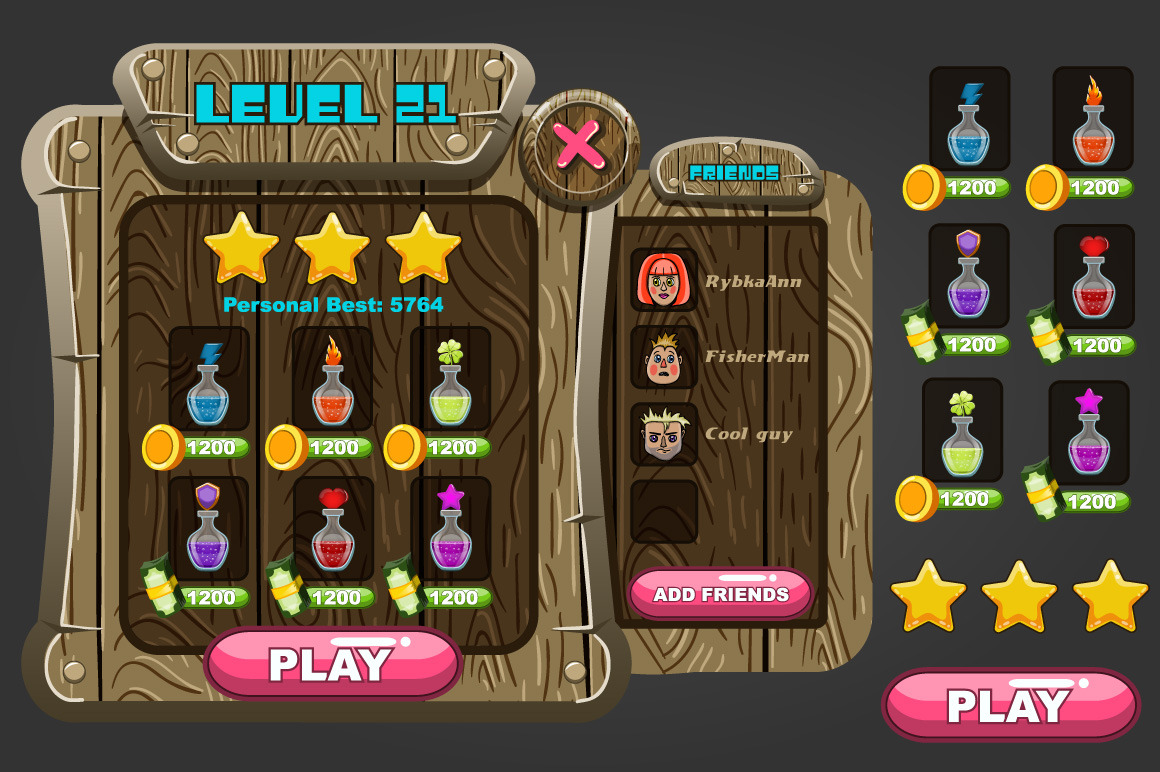Select RybkaAnn's red-haired avatar

tap(663, 281)
